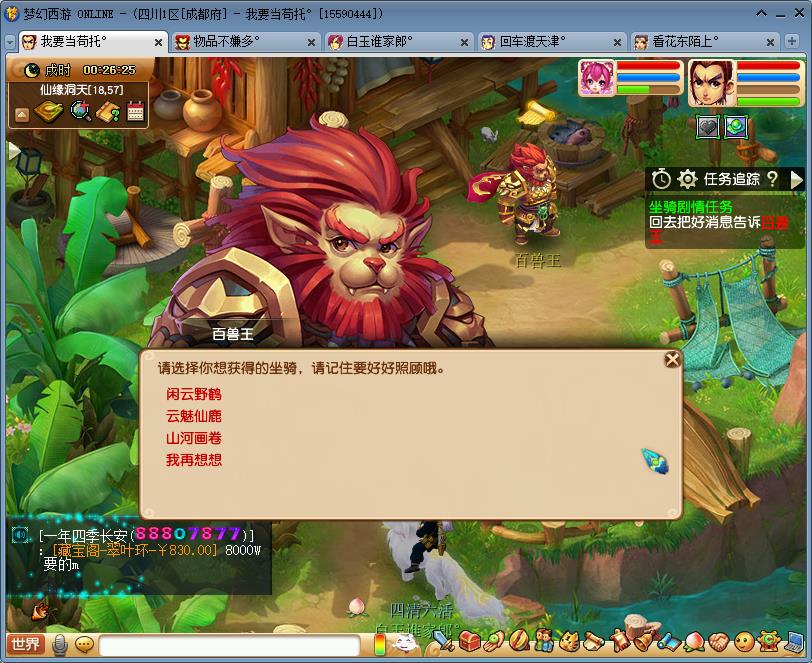Open the magnifier world map icon
This screenshot has height=663, width=812.
(81, 112)
